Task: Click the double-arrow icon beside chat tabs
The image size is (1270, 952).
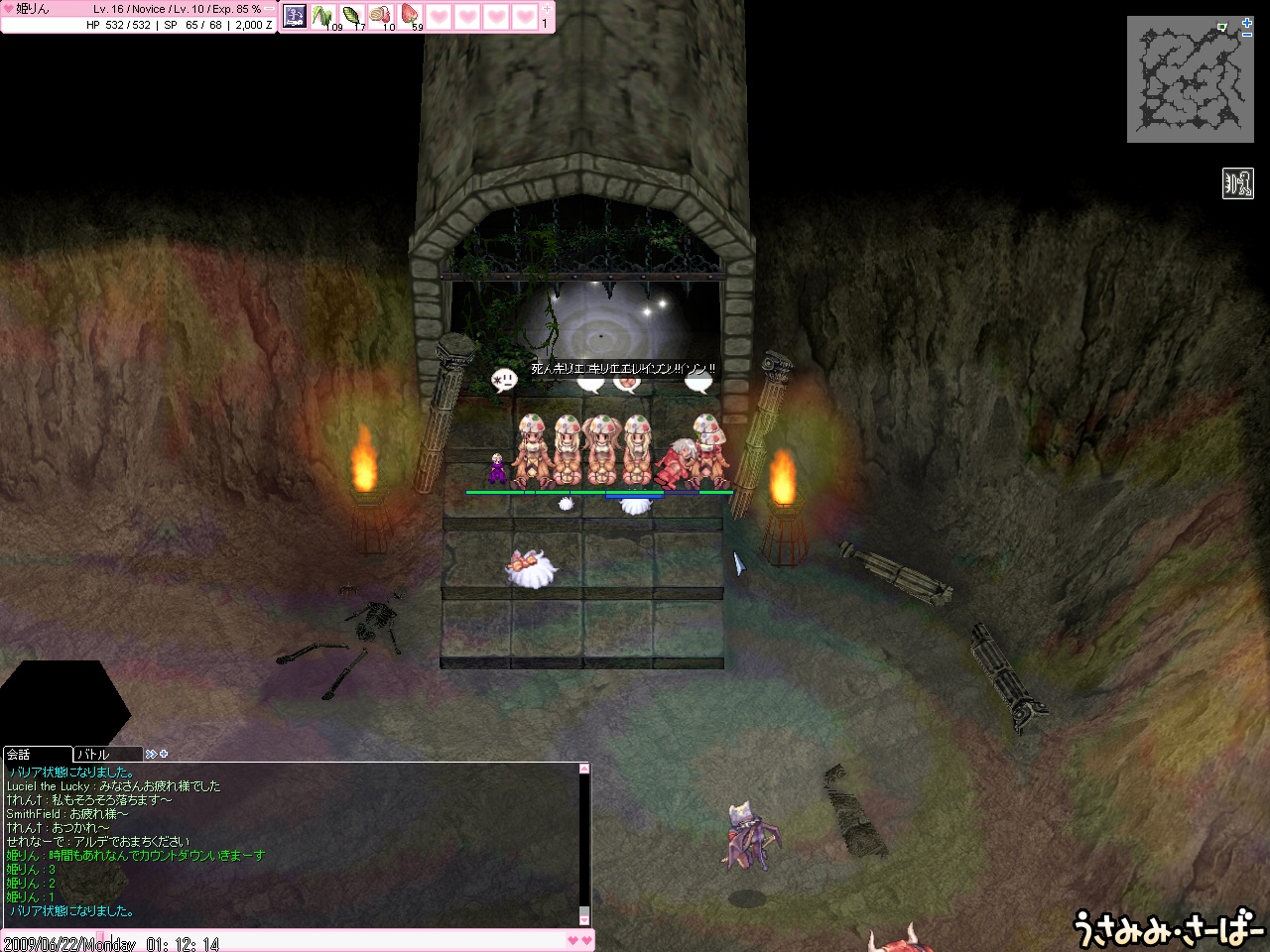Action: (151, 755)
